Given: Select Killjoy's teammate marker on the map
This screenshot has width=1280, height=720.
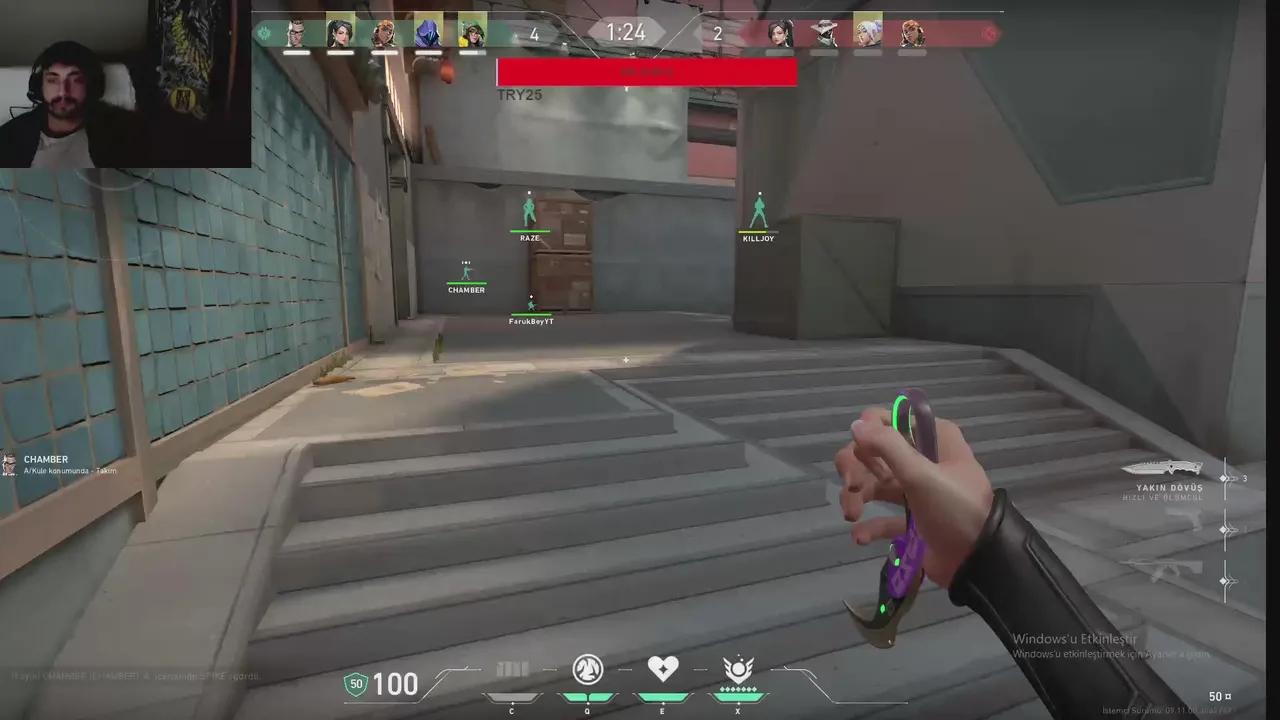Looking at the screenshot, I should [759, 213].
